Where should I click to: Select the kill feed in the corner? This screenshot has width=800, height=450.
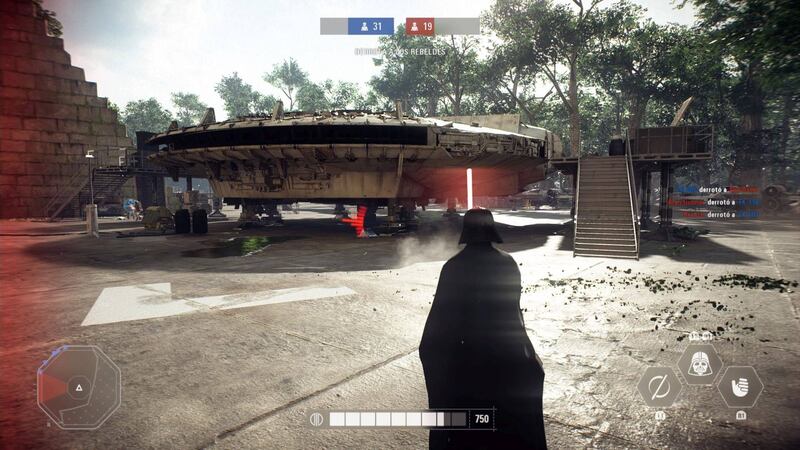point(716,201)
